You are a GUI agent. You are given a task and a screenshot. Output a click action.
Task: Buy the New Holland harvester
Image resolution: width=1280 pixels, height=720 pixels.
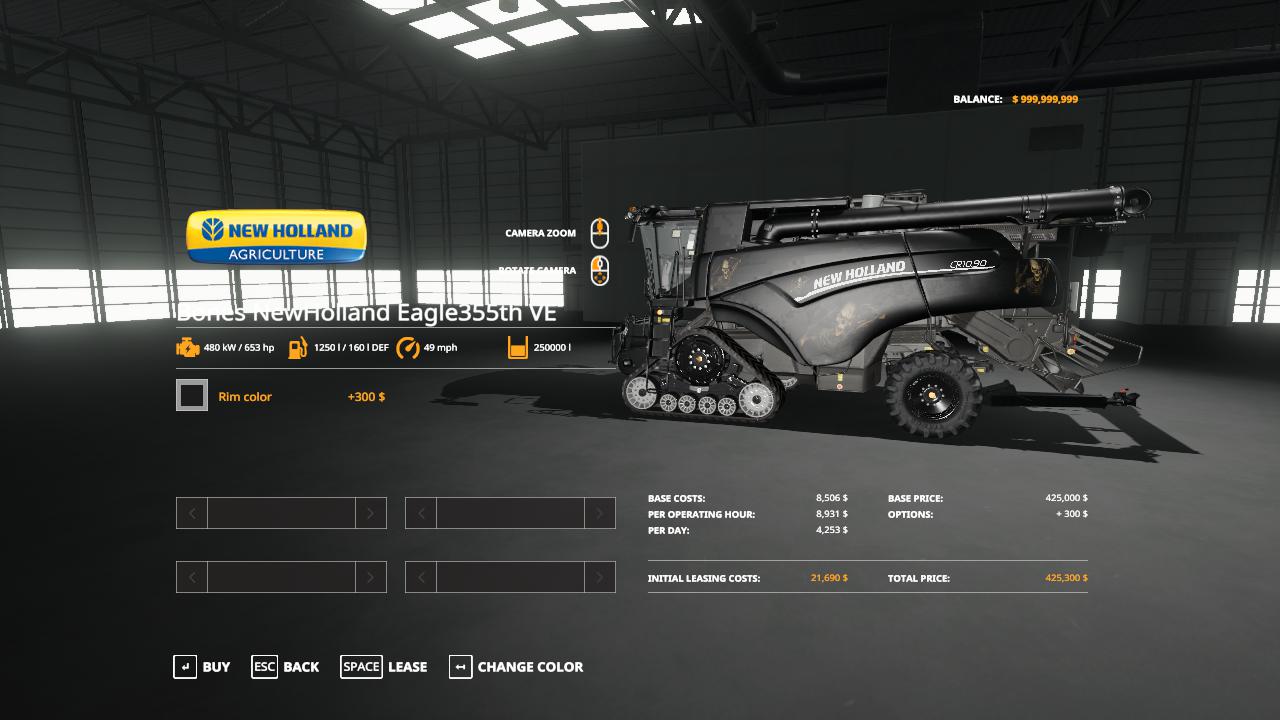point(203,667)
